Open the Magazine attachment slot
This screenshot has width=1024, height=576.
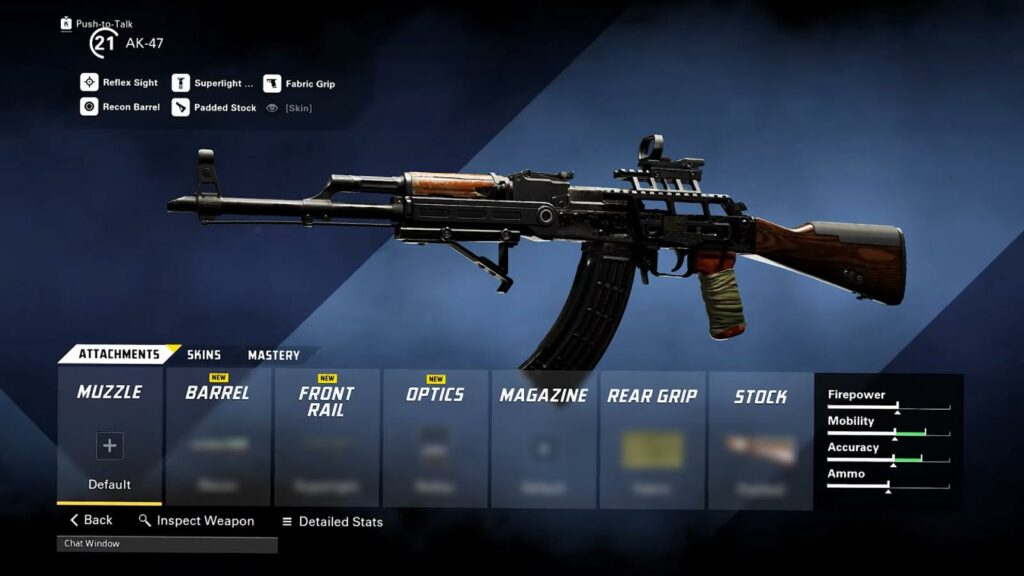[544, 437]
